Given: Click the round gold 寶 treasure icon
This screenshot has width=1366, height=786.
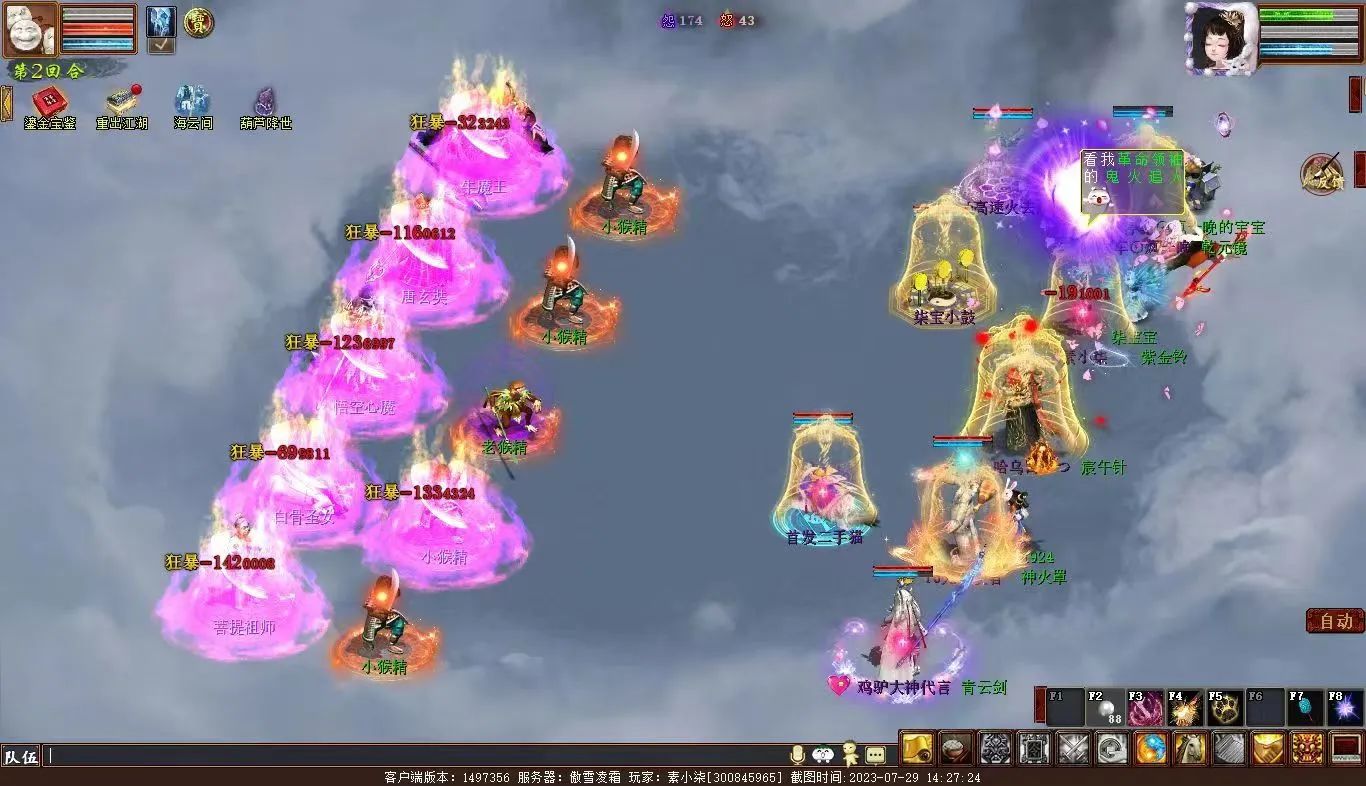Looking at the screenshot, I should pos(197,22).
